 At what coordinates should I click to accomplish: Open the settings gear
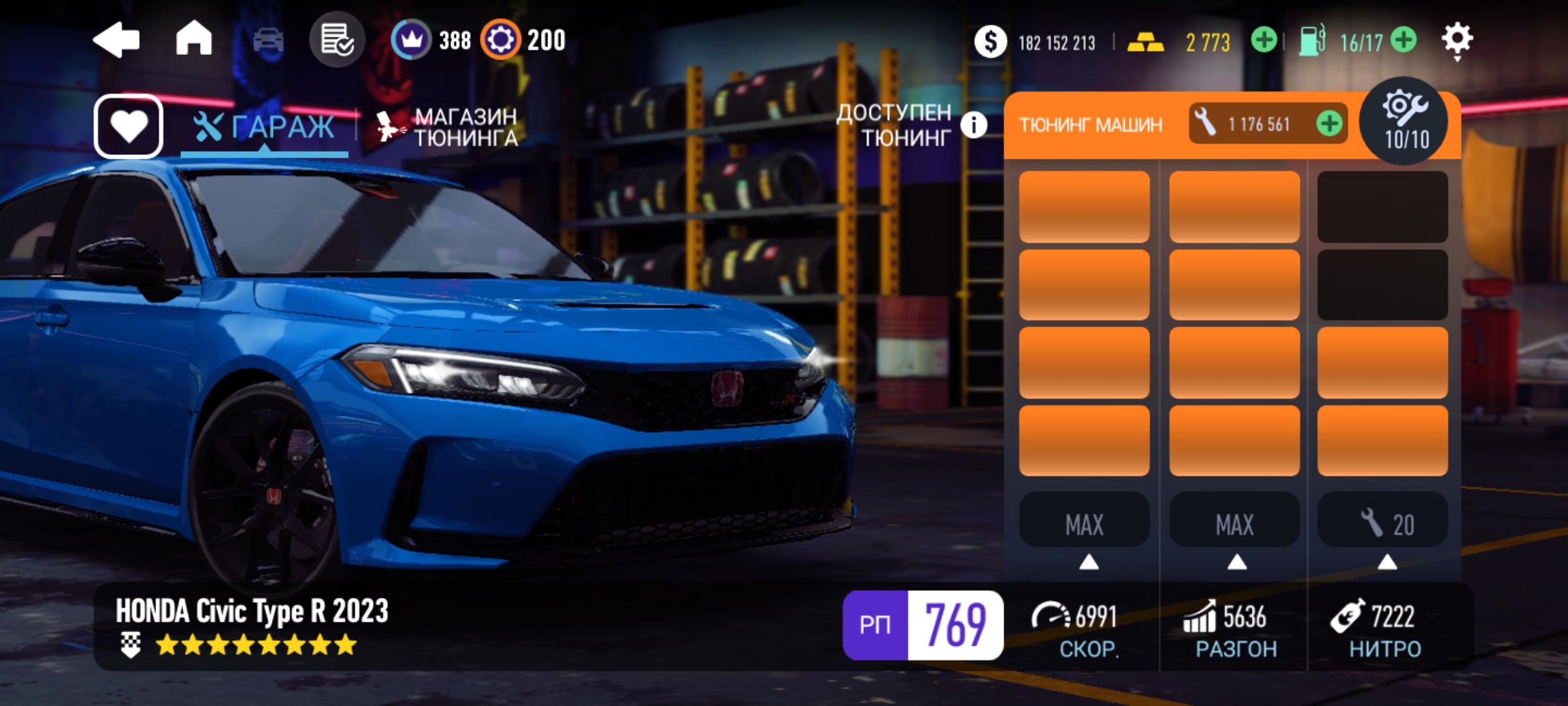point(1457,39)
